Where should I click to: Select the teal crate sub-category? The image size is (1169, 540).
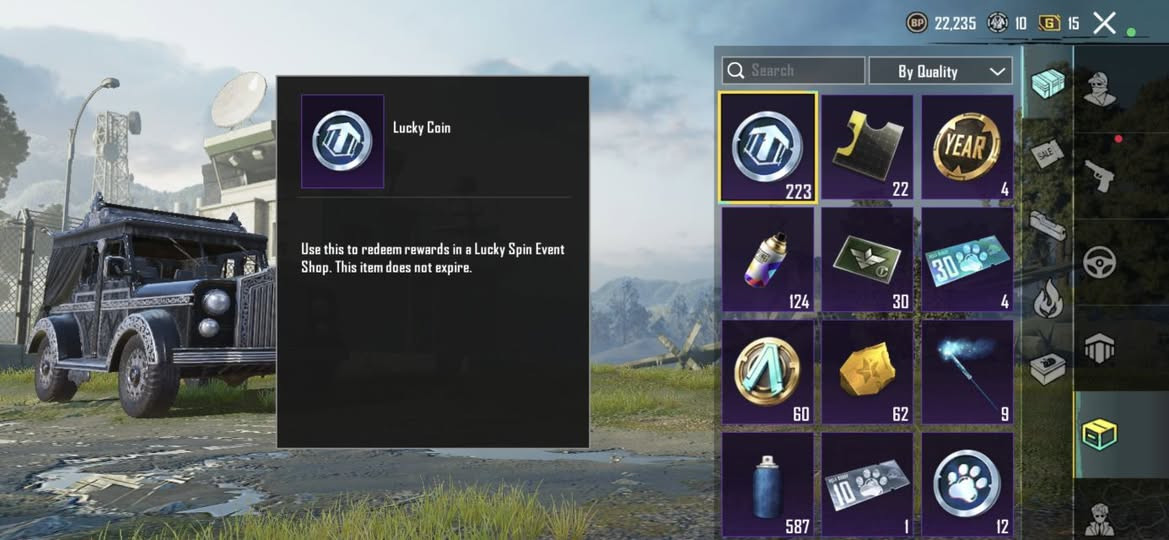pos(1047,84)
